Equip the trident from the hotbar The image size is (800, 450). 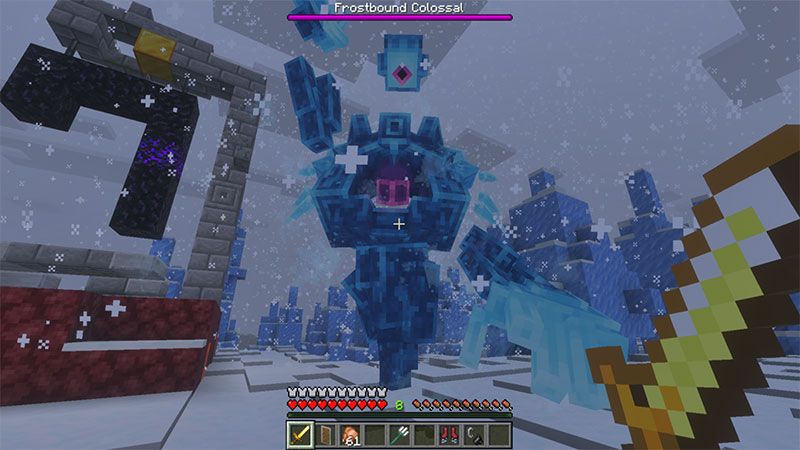[x=400, y=434]
